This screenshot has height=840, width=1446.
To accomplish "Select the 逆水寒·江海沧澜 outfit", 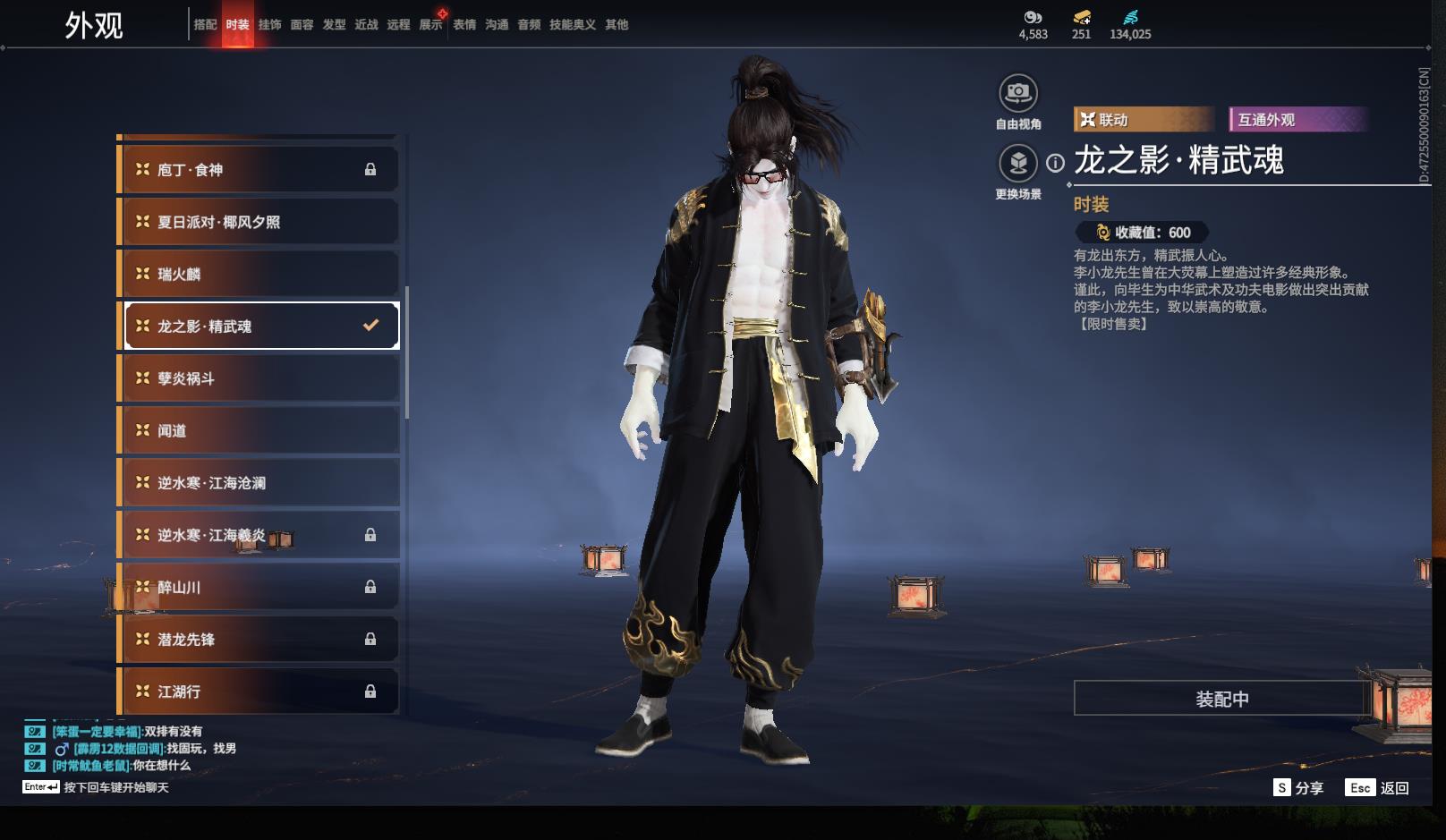I will click(258, 483).
